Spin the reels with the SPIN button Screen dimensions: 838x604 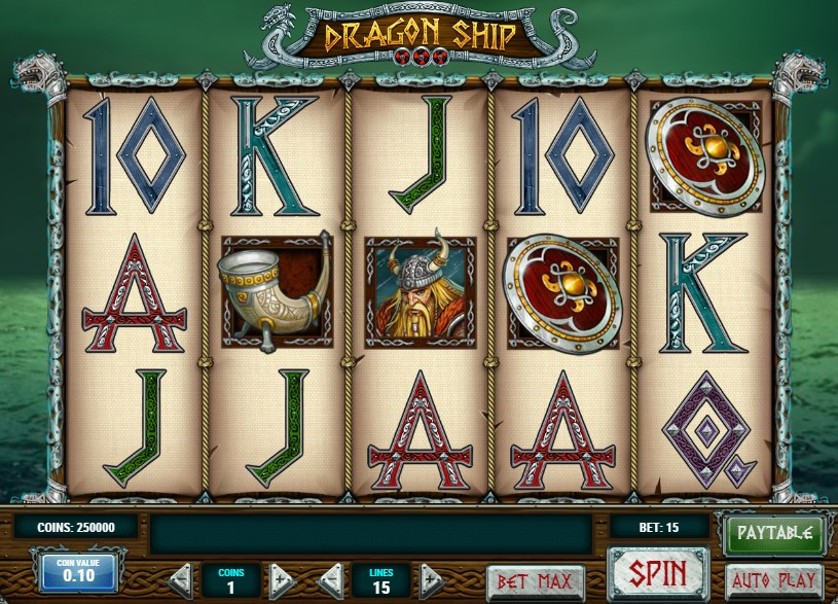point(658,575)
